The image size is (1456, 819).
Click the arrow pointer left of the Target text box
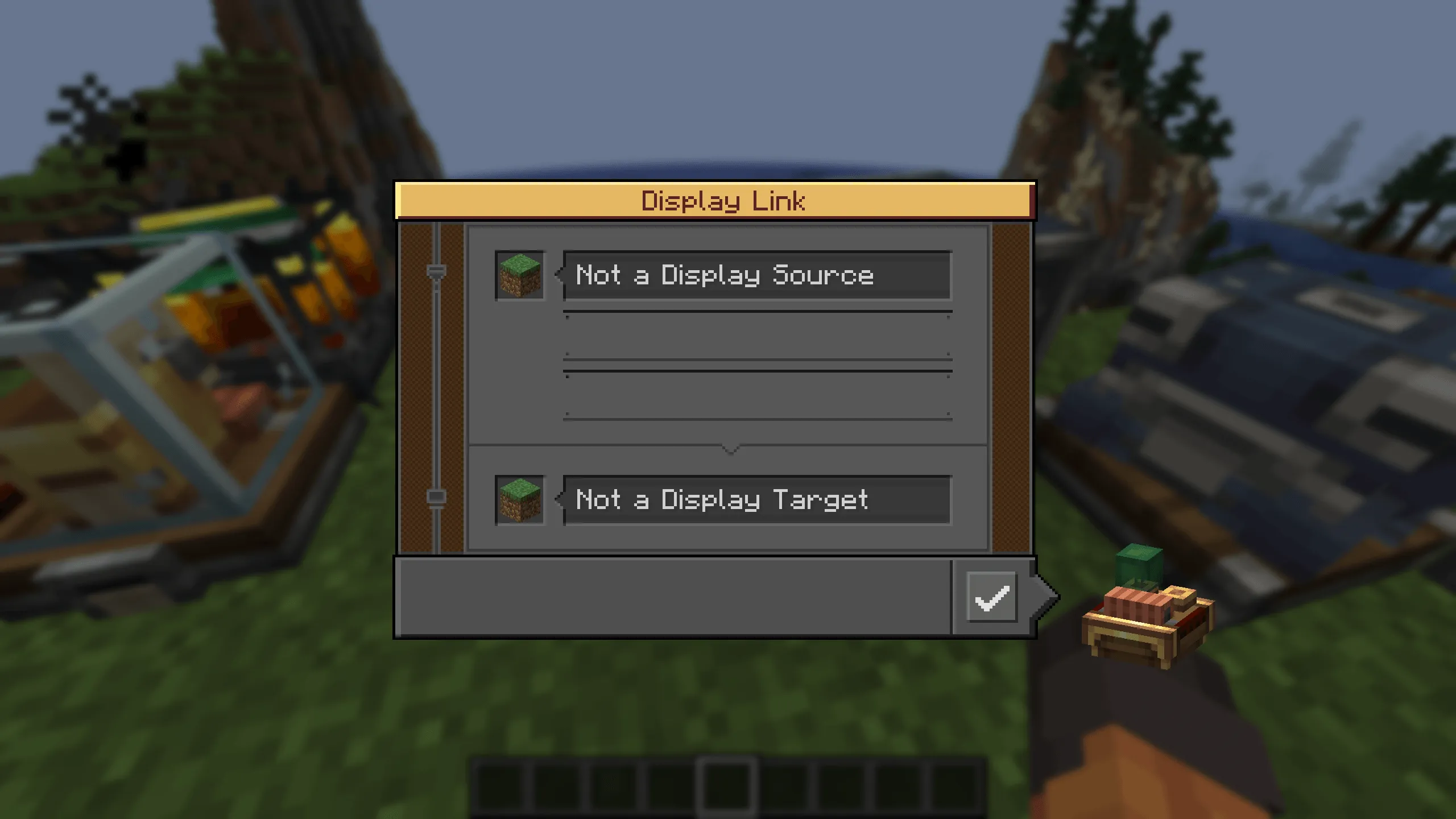click(559, 500)
